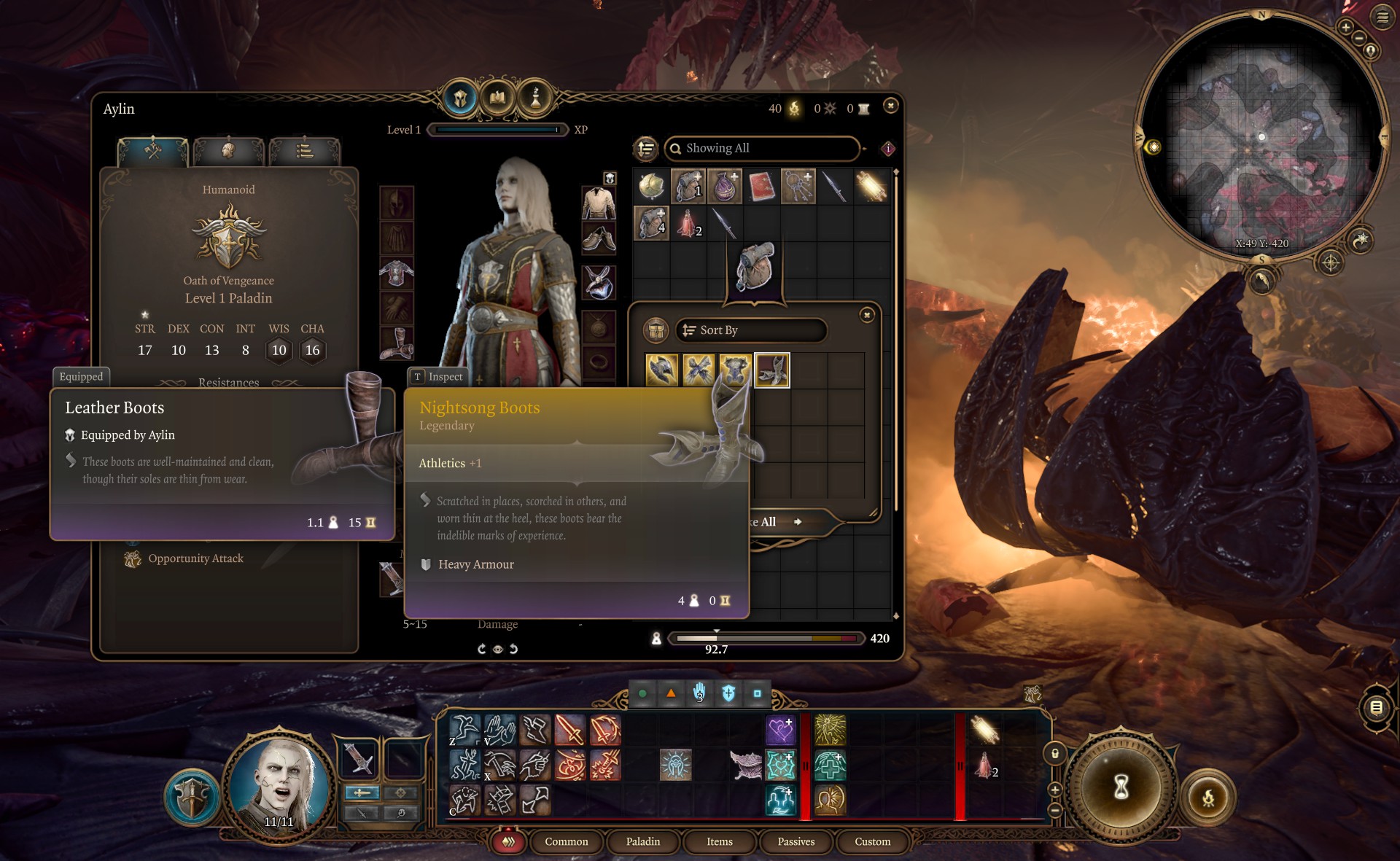Open the Sort By dropdown

pos(751,330)
